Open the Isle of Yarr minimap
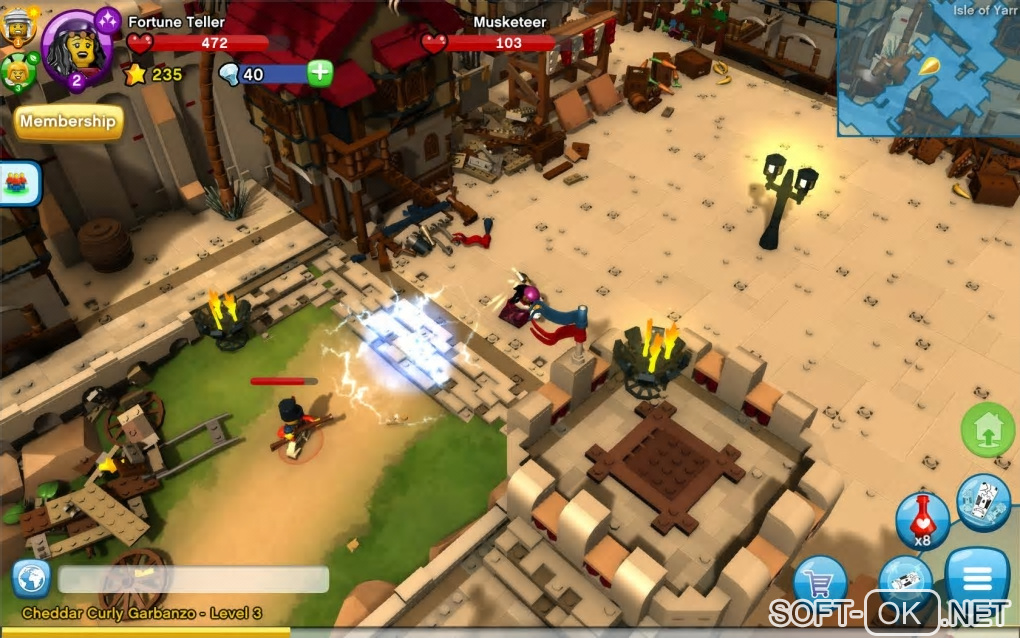Viewport: 1020px width, 638px height. [x=928, y=67]
